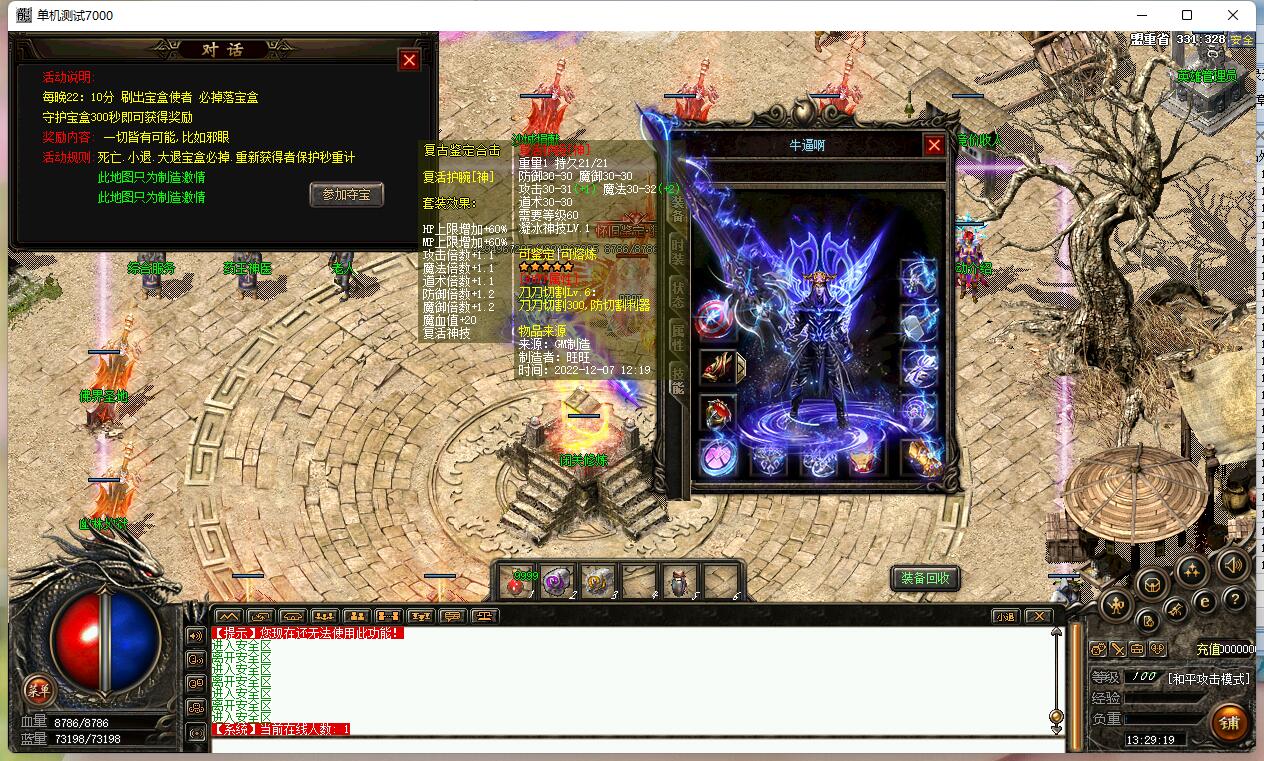Close the 对话 dialogue window
This screenshot has height=761, width=1264.
click(409, 60)
